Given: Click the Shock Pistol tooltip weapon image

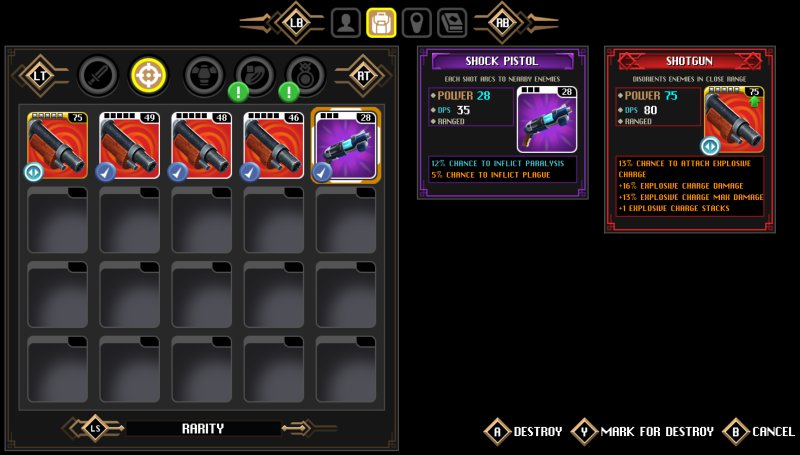Looking at the screenshot, I should coord(547,120).
